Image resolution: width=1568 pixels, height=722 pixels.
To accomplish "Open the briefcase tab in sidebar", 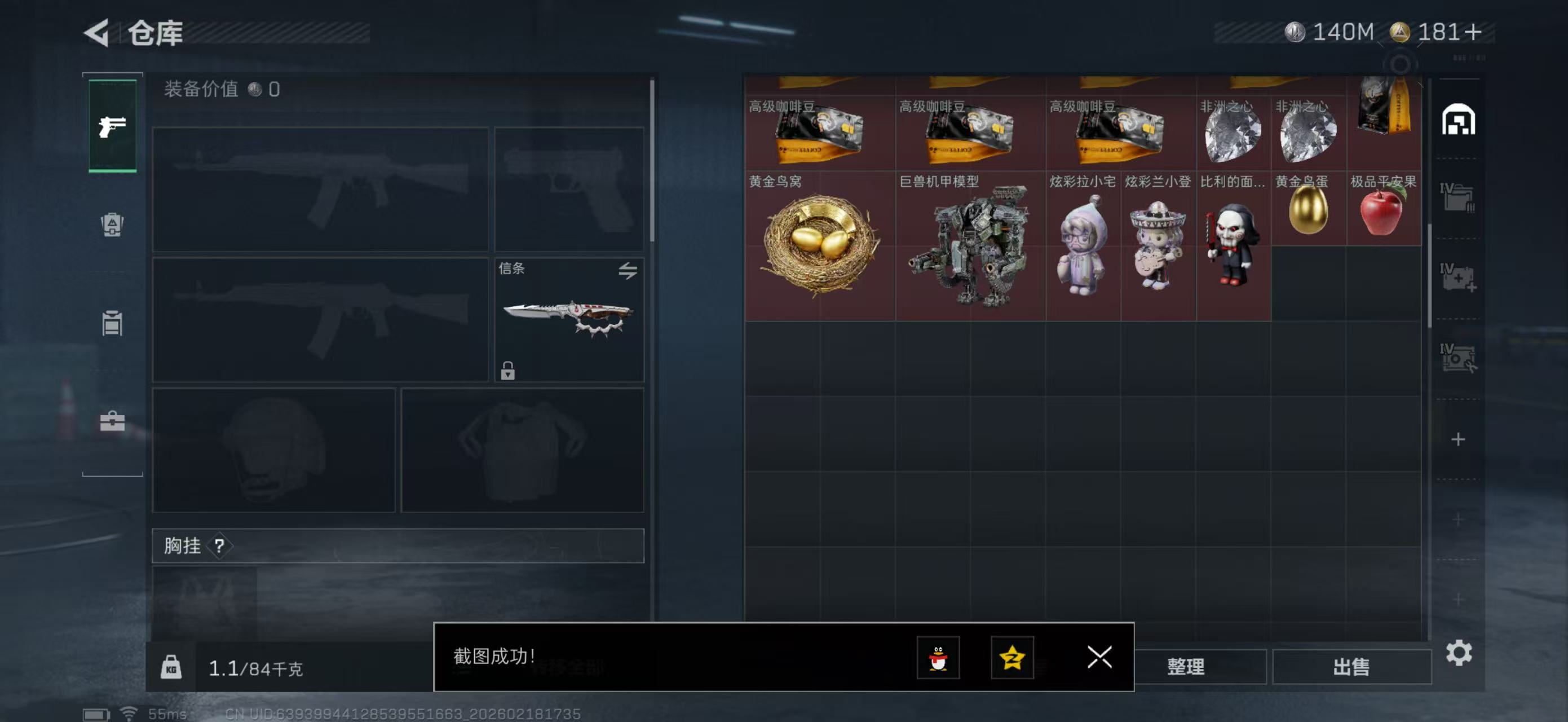I will [x=112, y=421].
